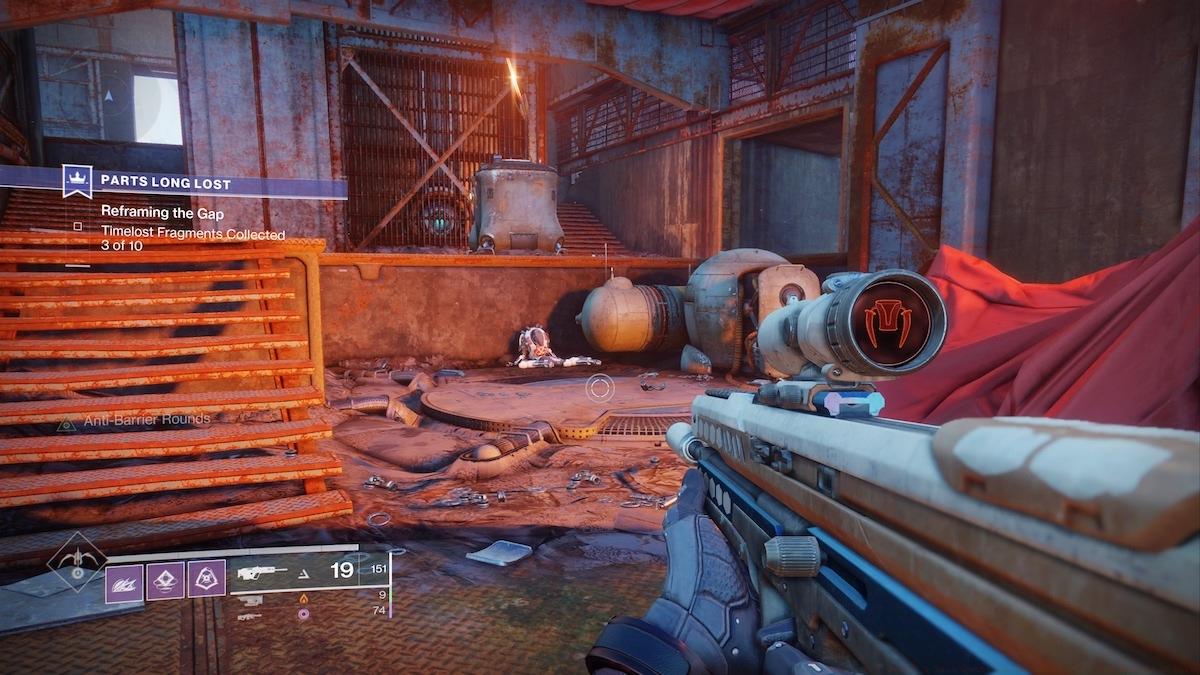Viewport: 1200px width, 675px height.
Task: Use the first purple melee ability icon
Action: point(124,580)
